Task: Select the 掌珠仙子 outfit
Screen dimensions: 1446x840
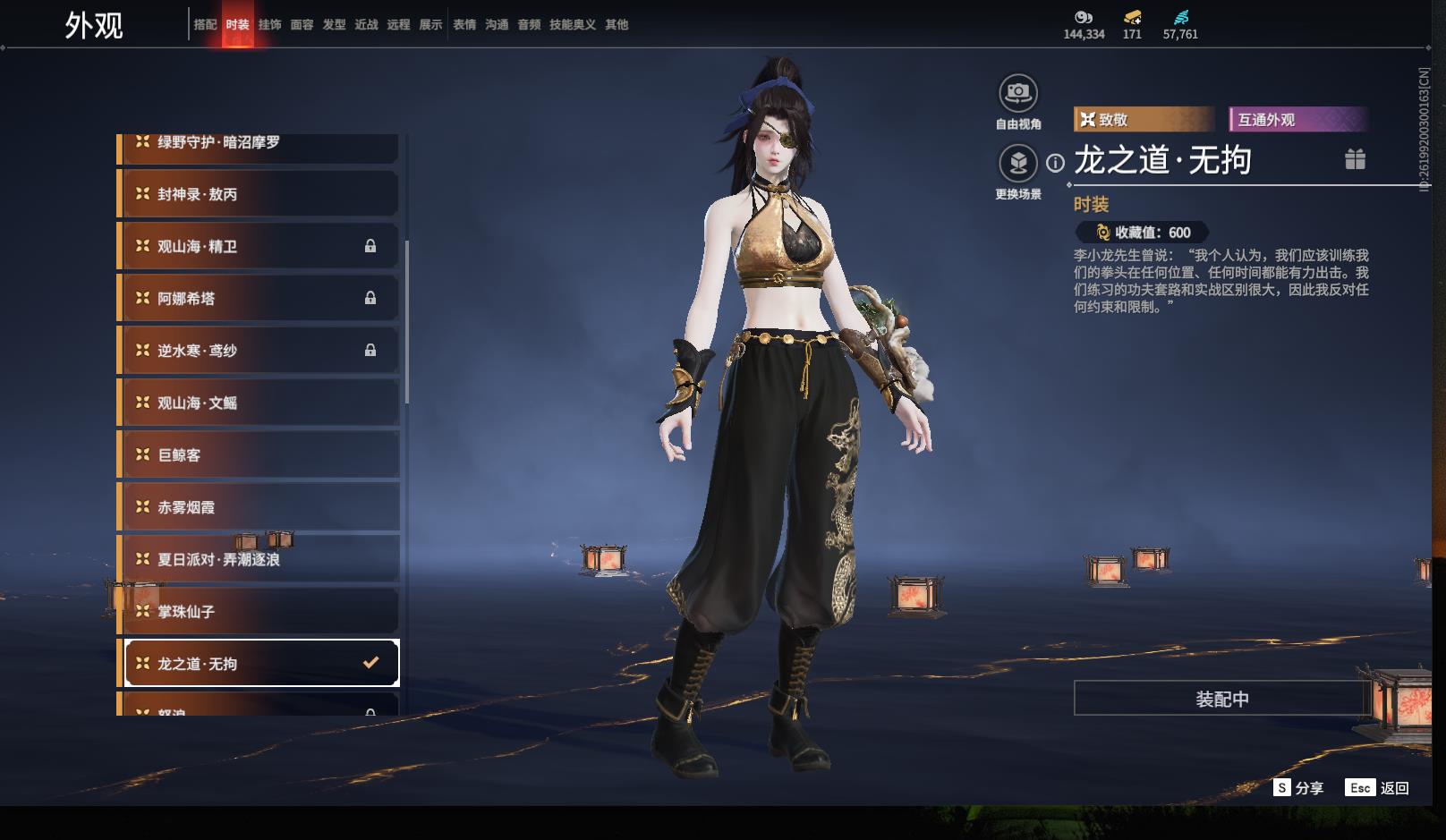Action: tap(259, 611)
